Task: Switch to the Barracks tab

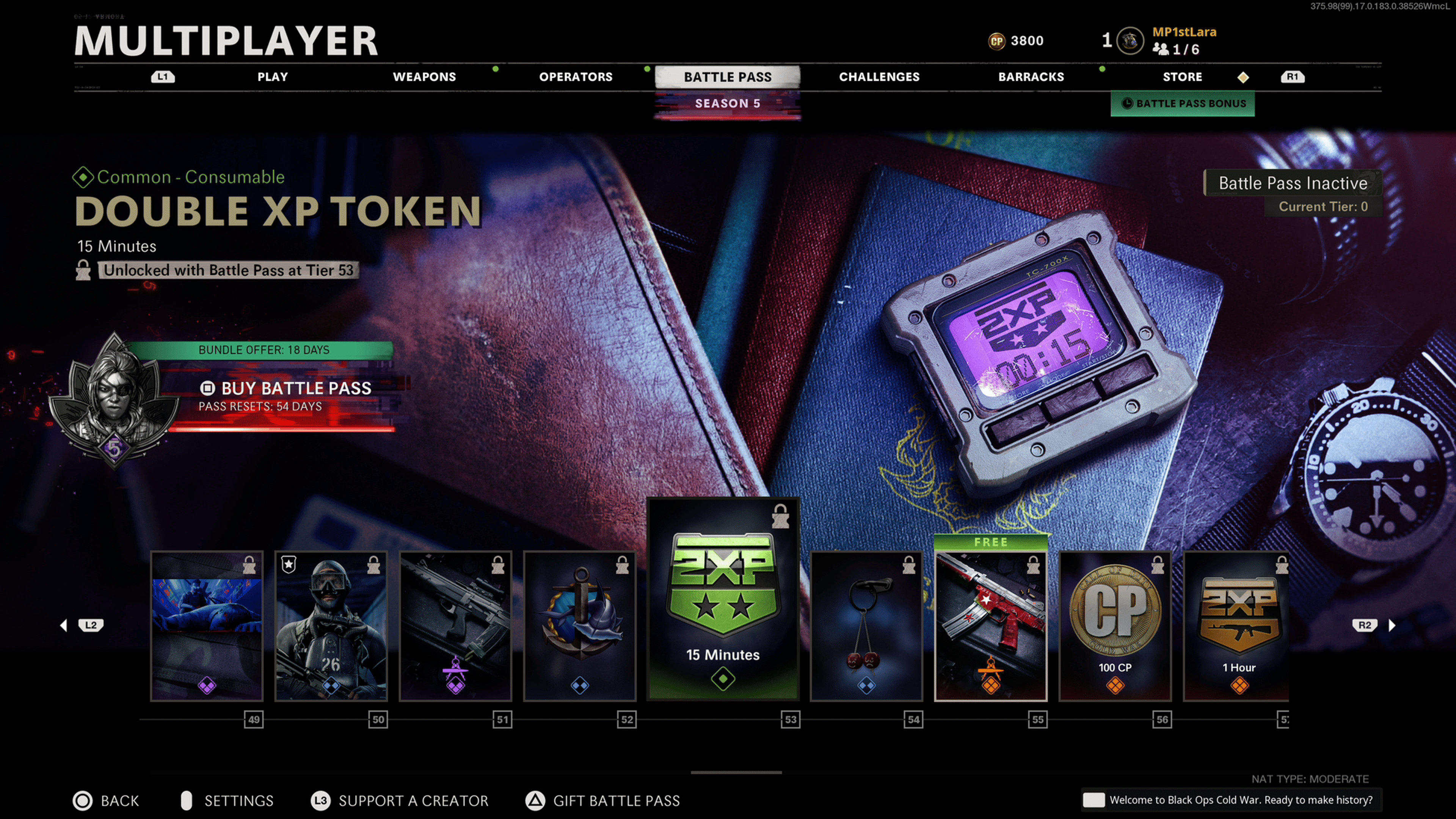Action: (x=1031, y=77)
